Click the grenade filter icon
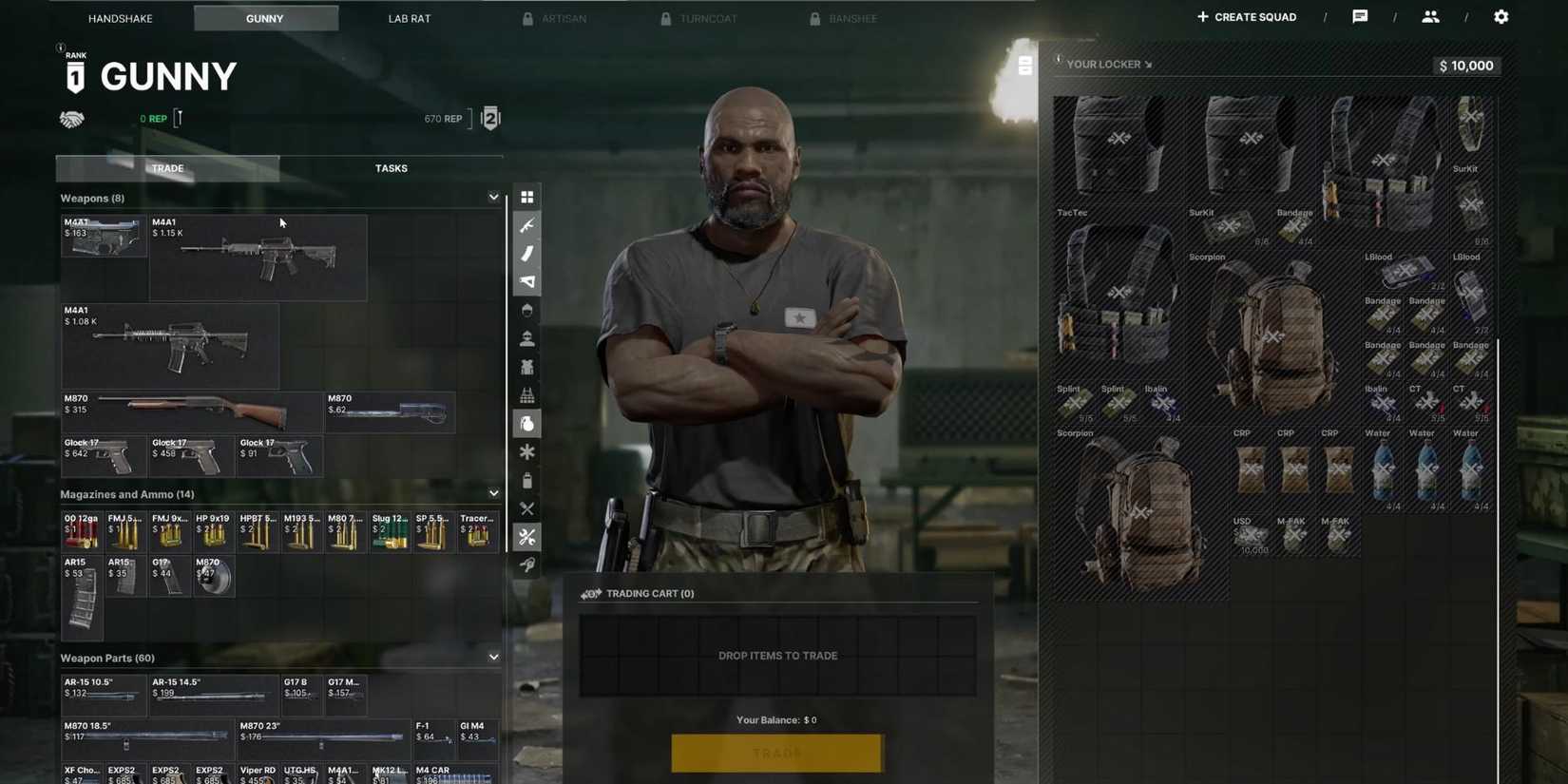 [x=527, y=424]
